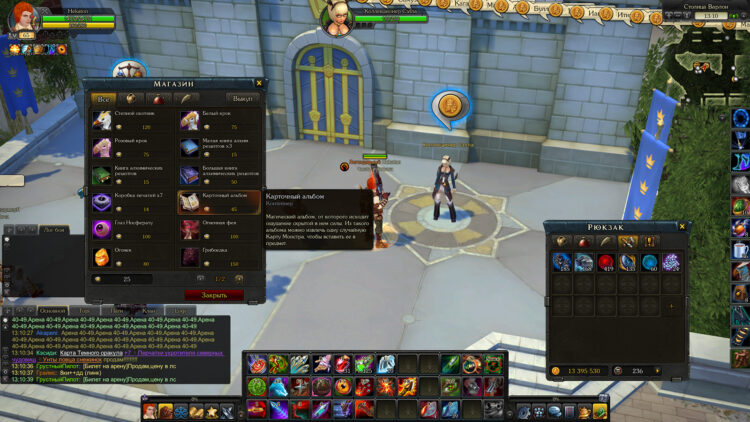Go to the next shop page
This screenshot has width=750, height=422.
coord(241,278)
